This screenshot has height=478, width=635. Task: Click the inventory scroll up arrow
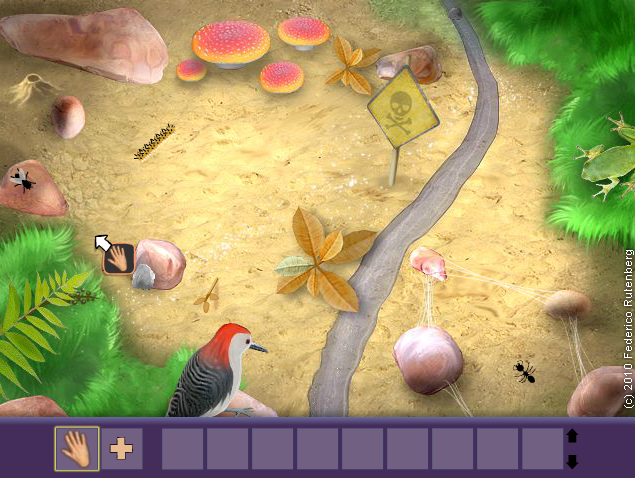(572, 436)
